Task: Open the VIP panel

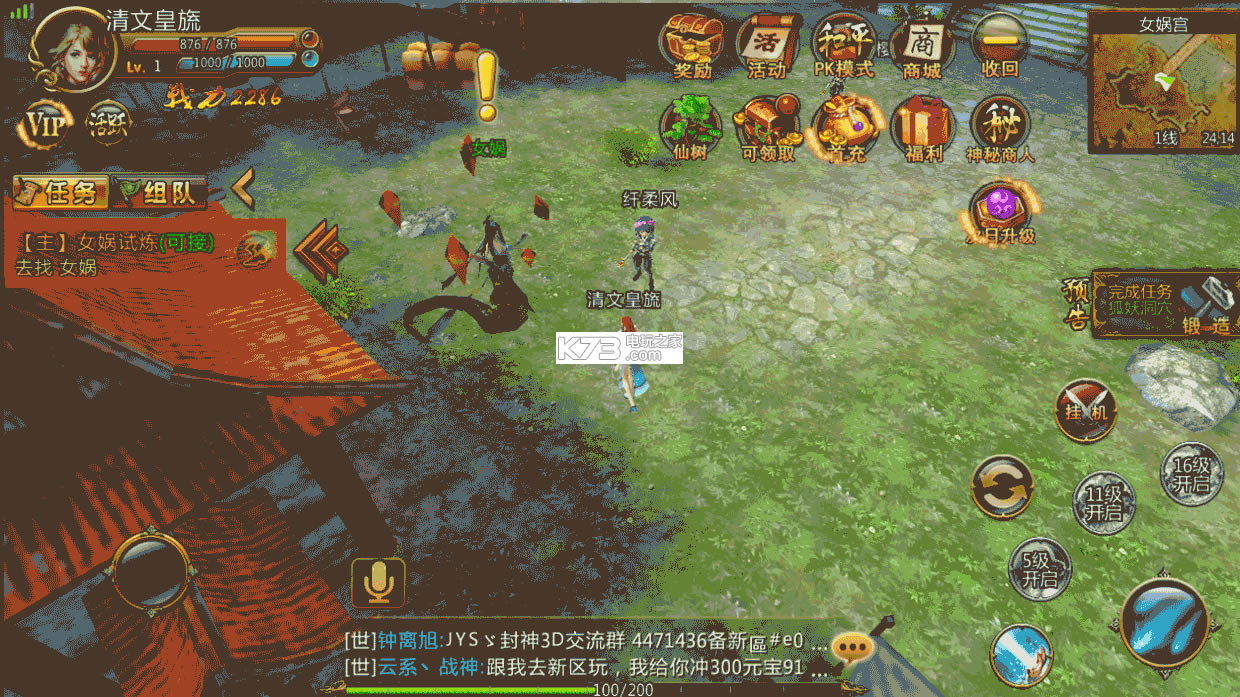Action: pyautogui.click(x=45, y=124)
